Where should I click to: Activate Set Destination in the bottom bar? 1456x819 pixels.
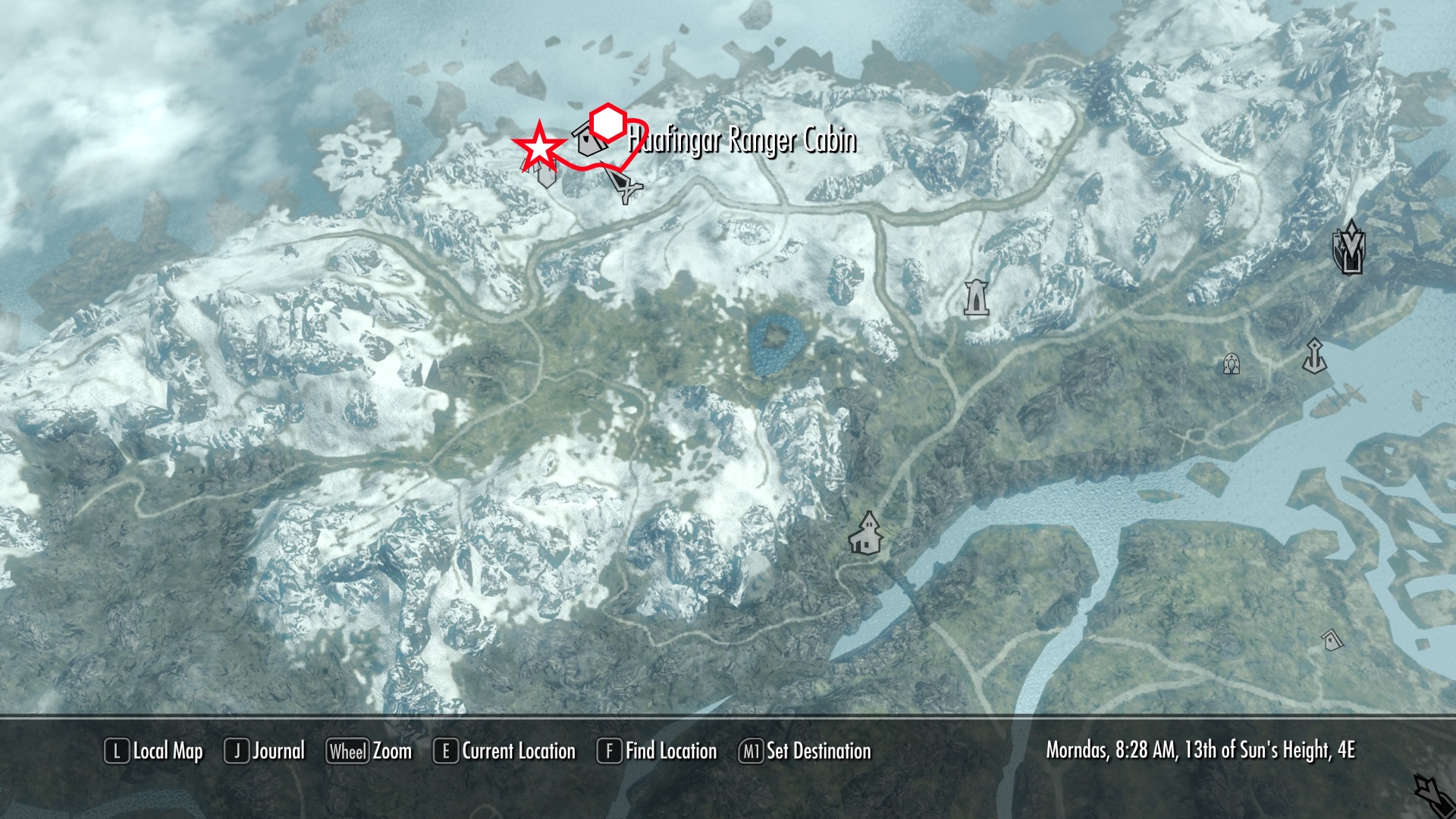(805, 752)
